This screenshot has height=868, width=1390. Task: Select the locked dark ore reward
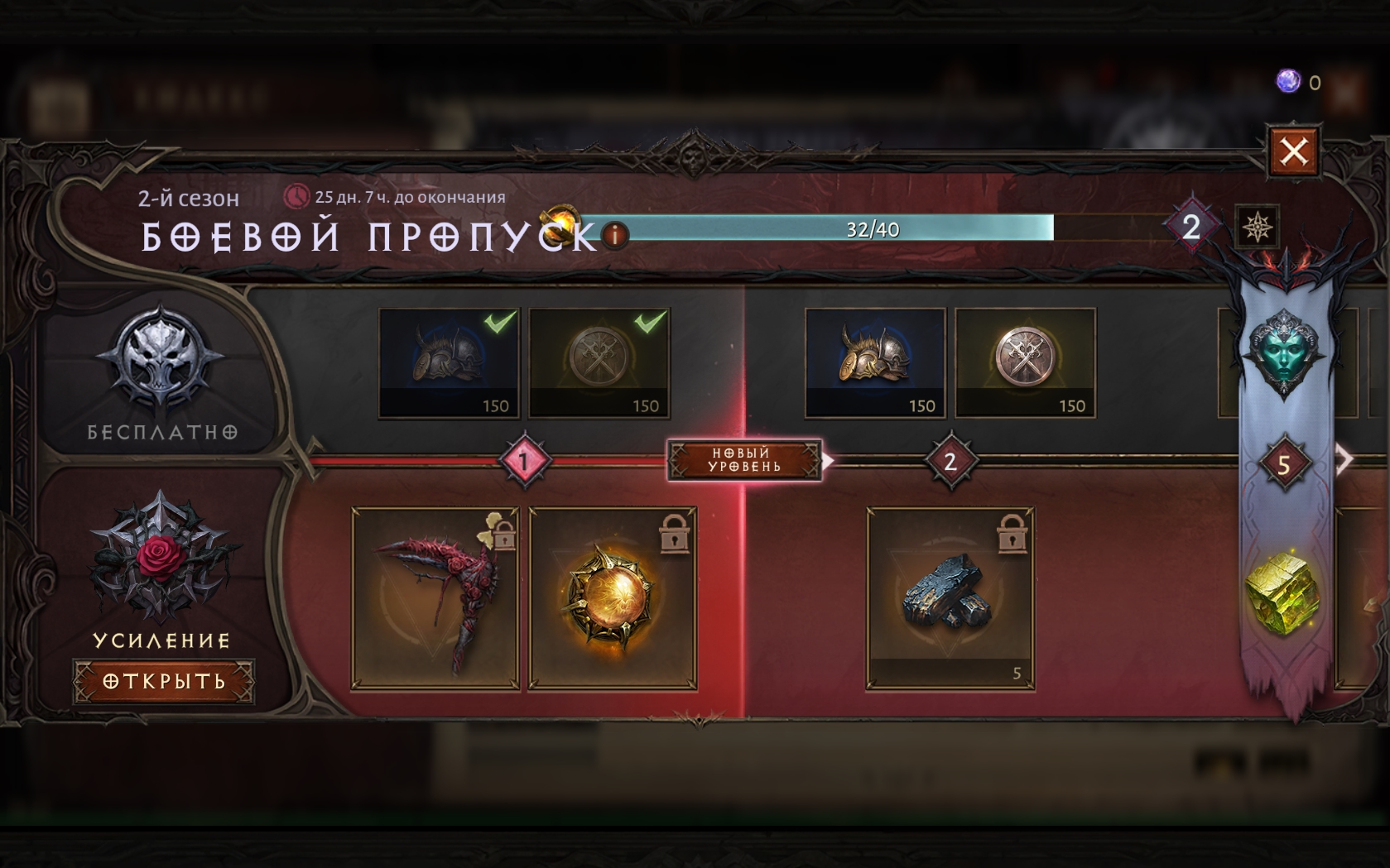pos(950,598)
